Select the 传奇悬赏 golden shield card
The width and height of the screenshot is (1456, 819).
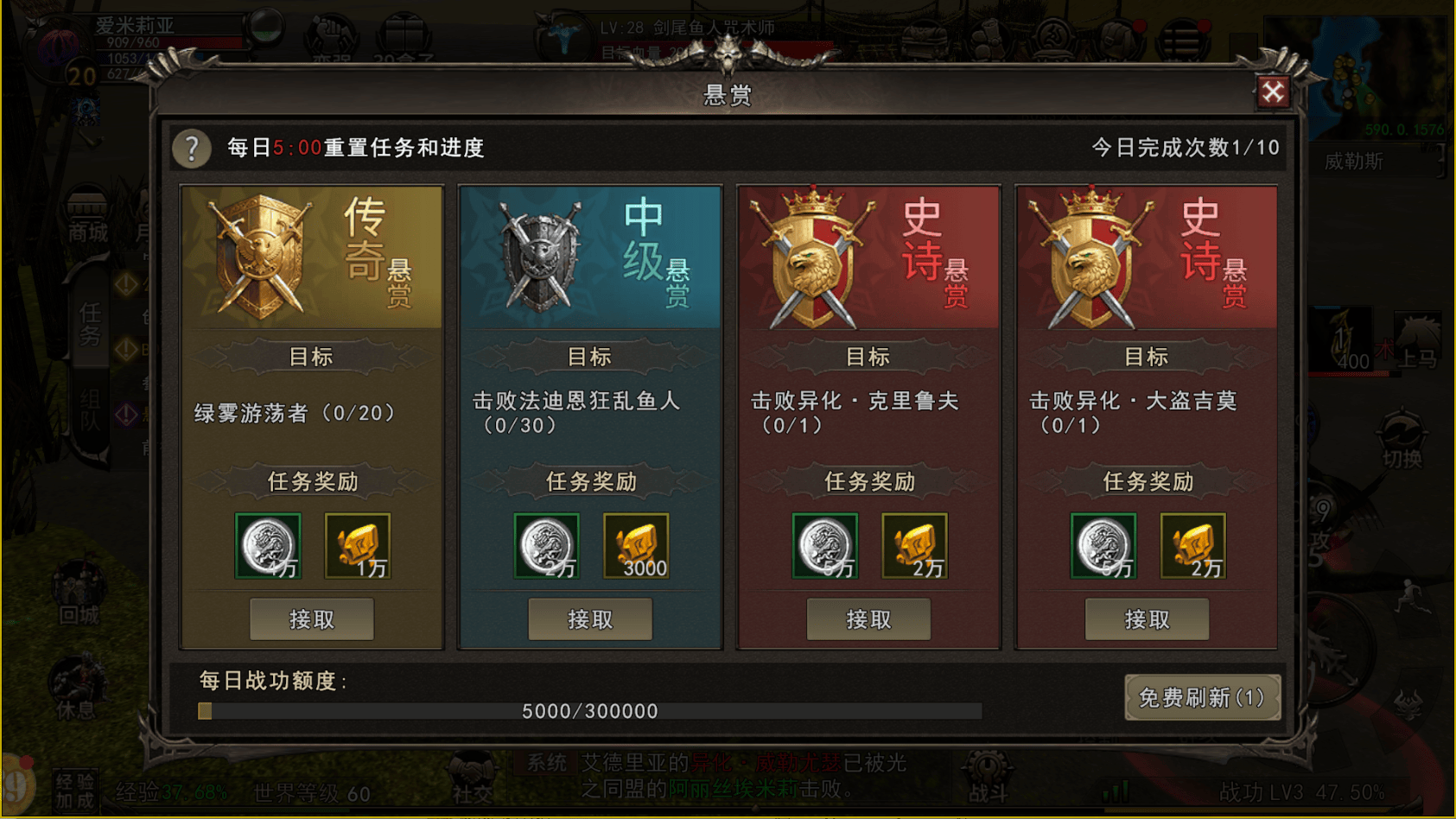tap(311, 257)
